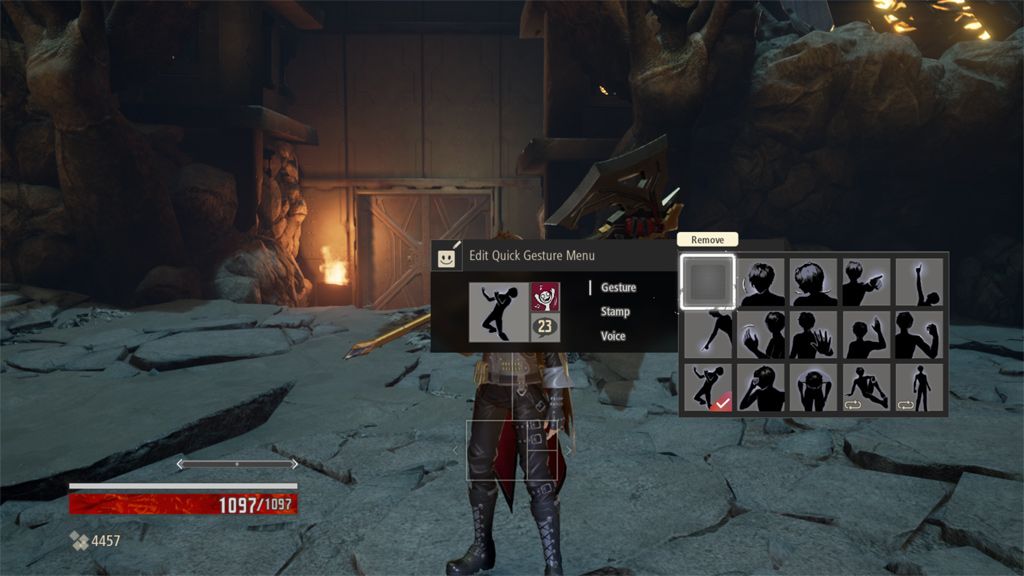The image size is (1024, 576).
Task: Choose the raised fist gesture
Action: click(x=919, y=335)
